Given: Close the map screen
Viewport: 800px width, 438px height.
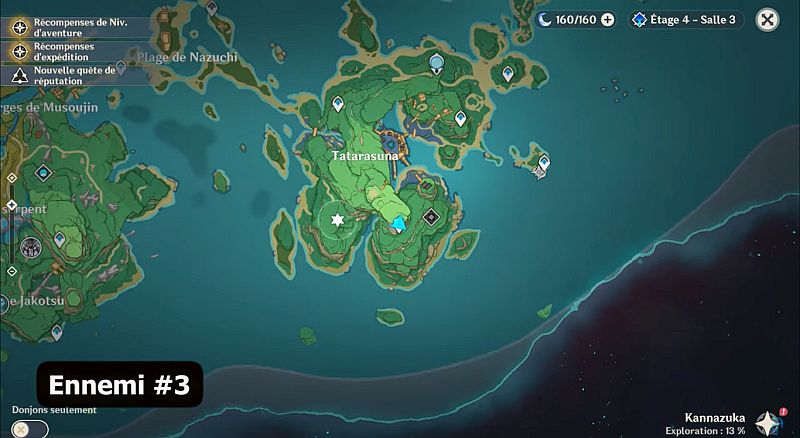Looking at the screenshot, I should pyautogui.click(x=767, y=19).
